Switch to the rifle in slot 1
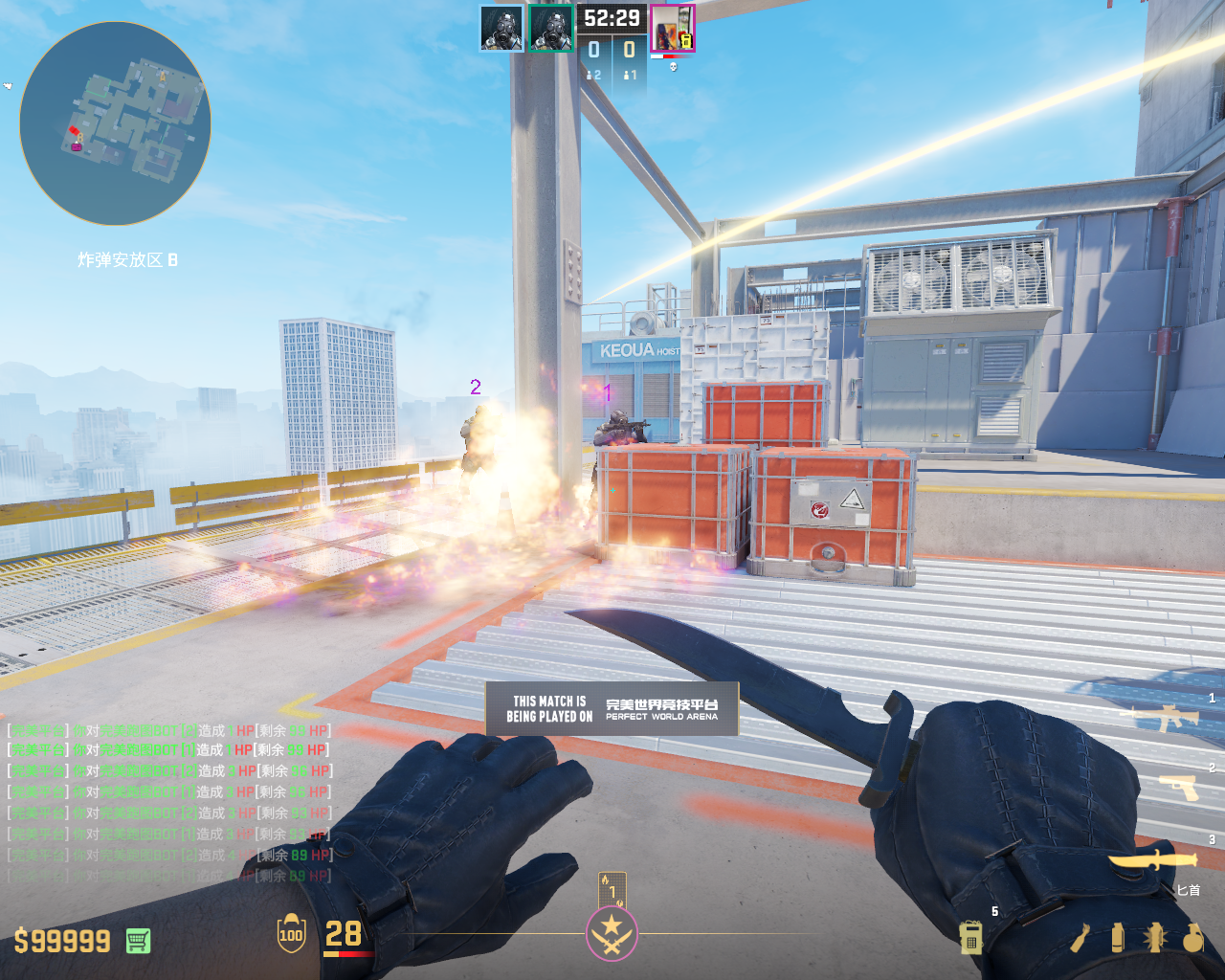This screenshot has width=1225, height=980. pyautogui.click(x=1166, y=717)
